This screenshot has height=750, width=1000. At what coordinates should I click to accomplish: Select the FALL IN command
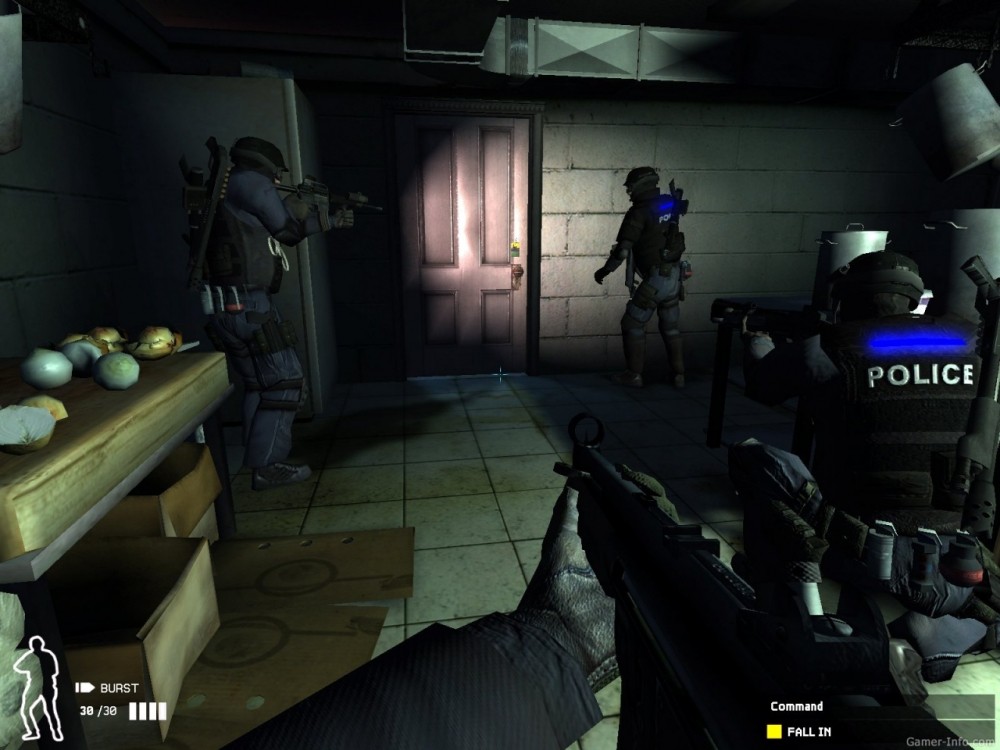(809, 731)
